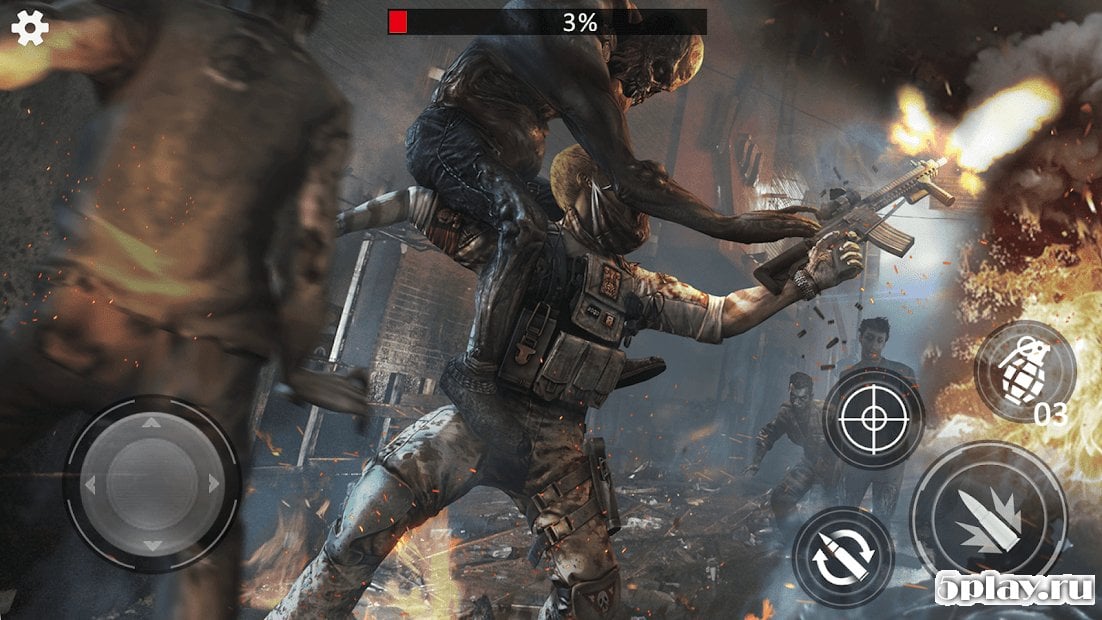Activate the crosshair aim button
Screen dimensions: 1102x620
872,417
